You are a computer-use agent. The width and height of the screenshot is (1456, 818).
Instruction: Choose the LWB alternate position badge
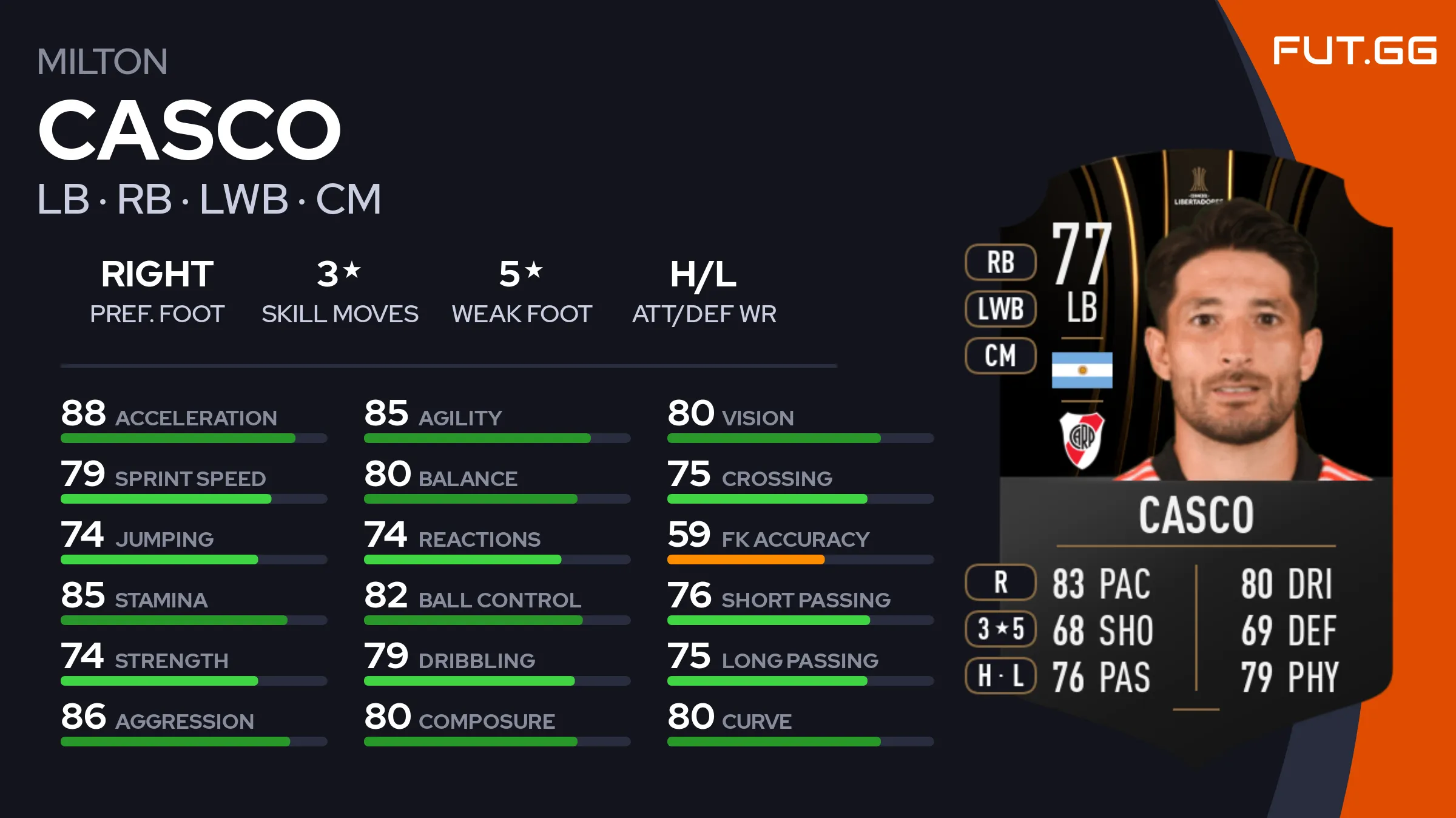1000,309
